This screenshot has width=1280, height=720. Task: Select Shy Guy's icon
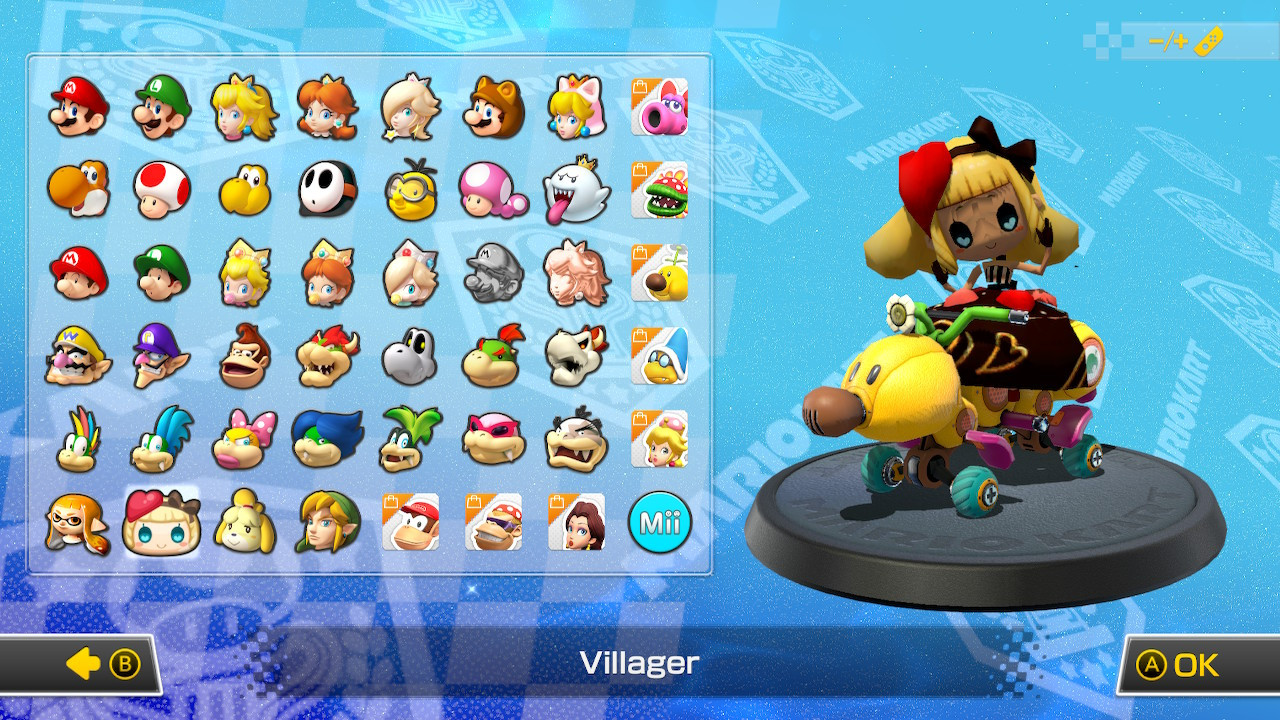[x=325, y=188]
